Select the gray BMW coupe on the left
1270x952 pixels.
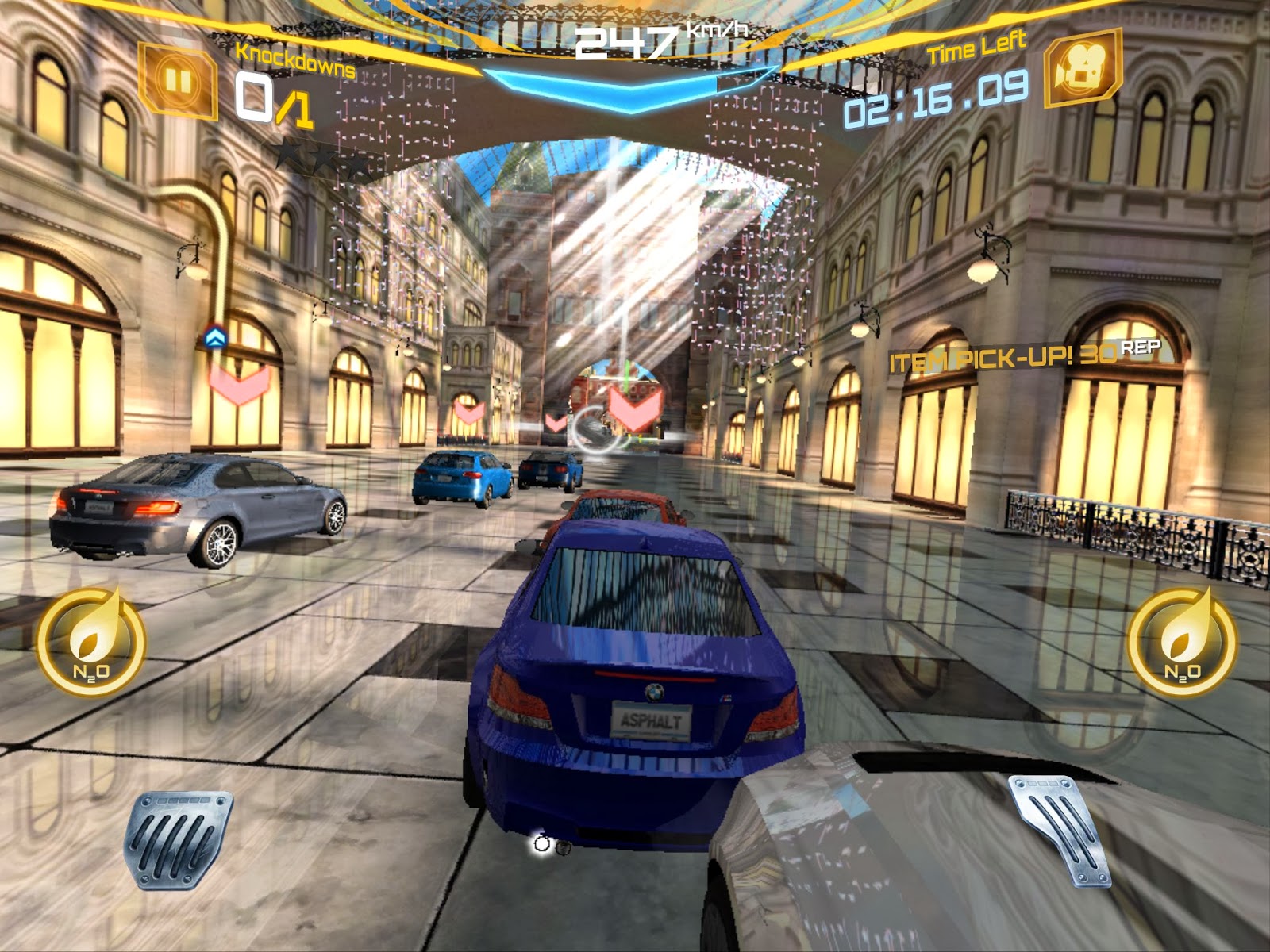tap(198, 512)
